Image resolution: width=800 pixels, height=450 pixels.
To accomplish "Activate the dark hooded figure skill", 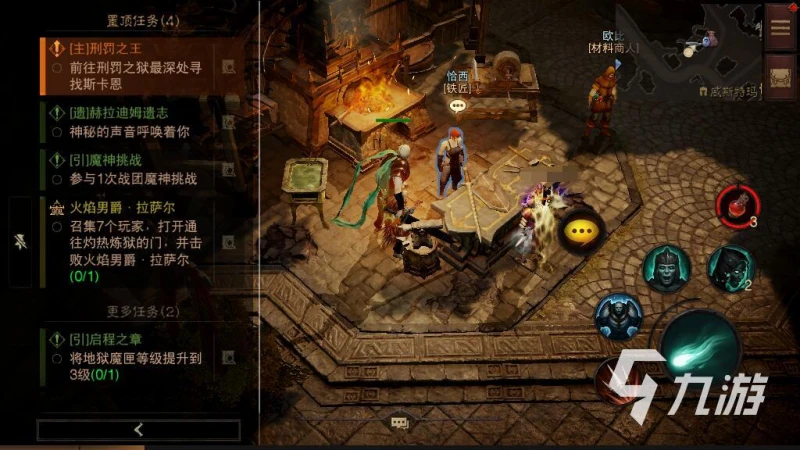I will (730, 268).
